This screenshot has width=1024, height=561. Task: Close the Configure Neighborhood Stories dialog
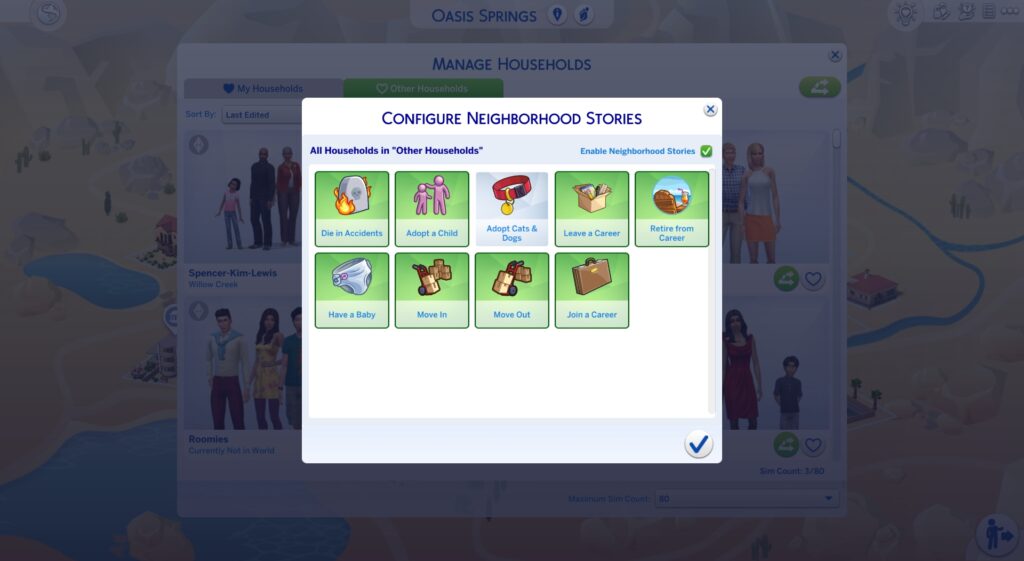(710, 110)
